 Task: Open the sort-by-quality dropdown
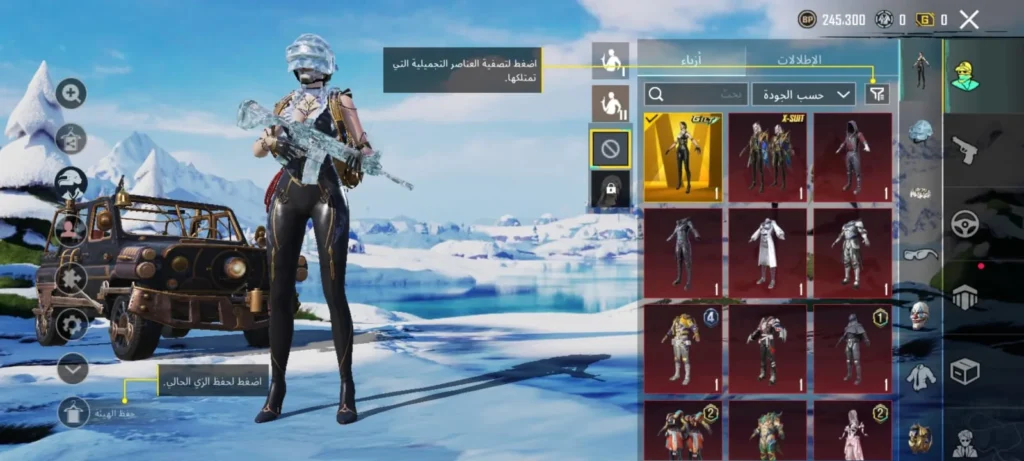click(x=803, y=94)
